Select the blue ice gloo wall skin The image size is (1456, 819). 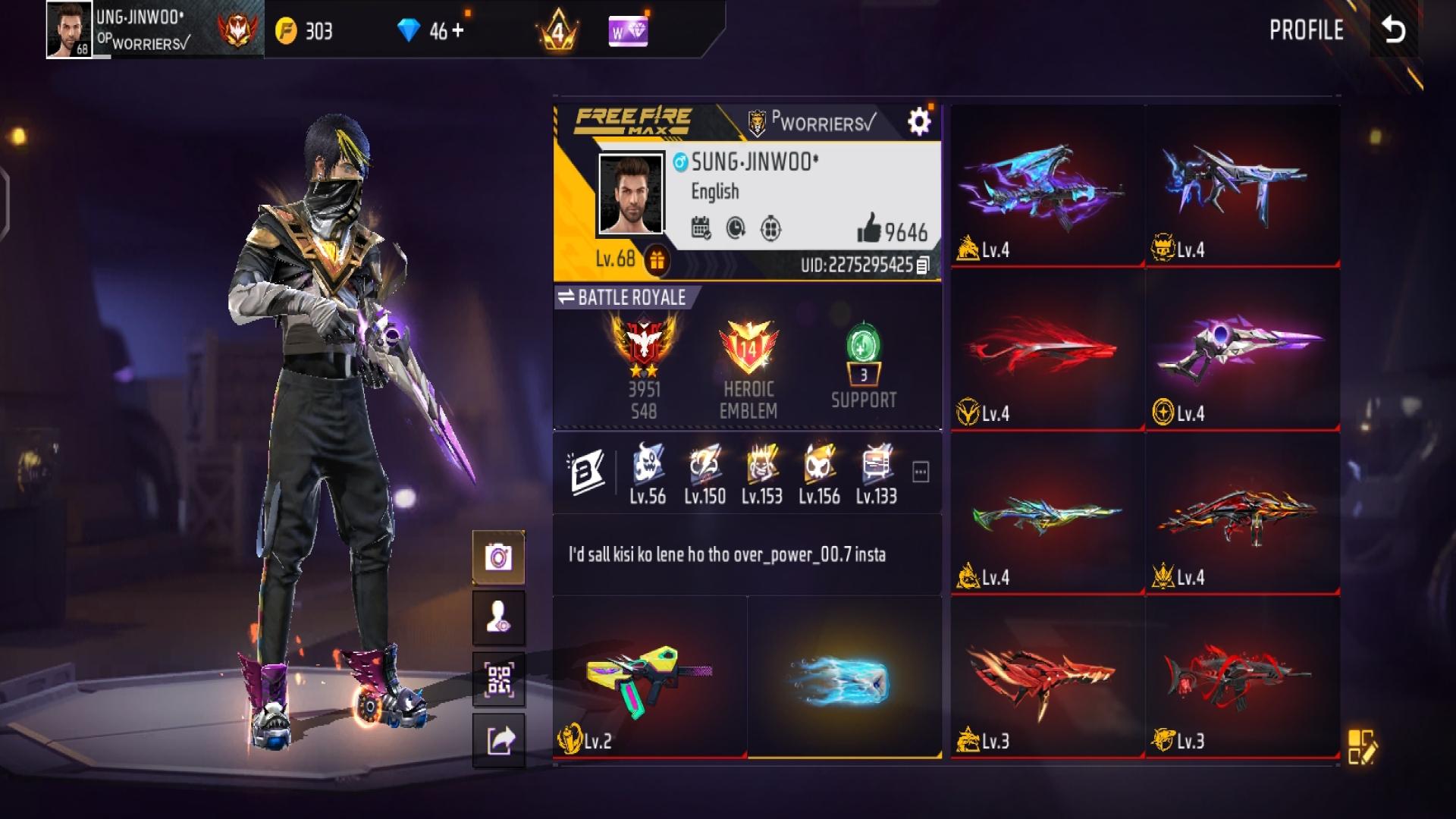844,677
